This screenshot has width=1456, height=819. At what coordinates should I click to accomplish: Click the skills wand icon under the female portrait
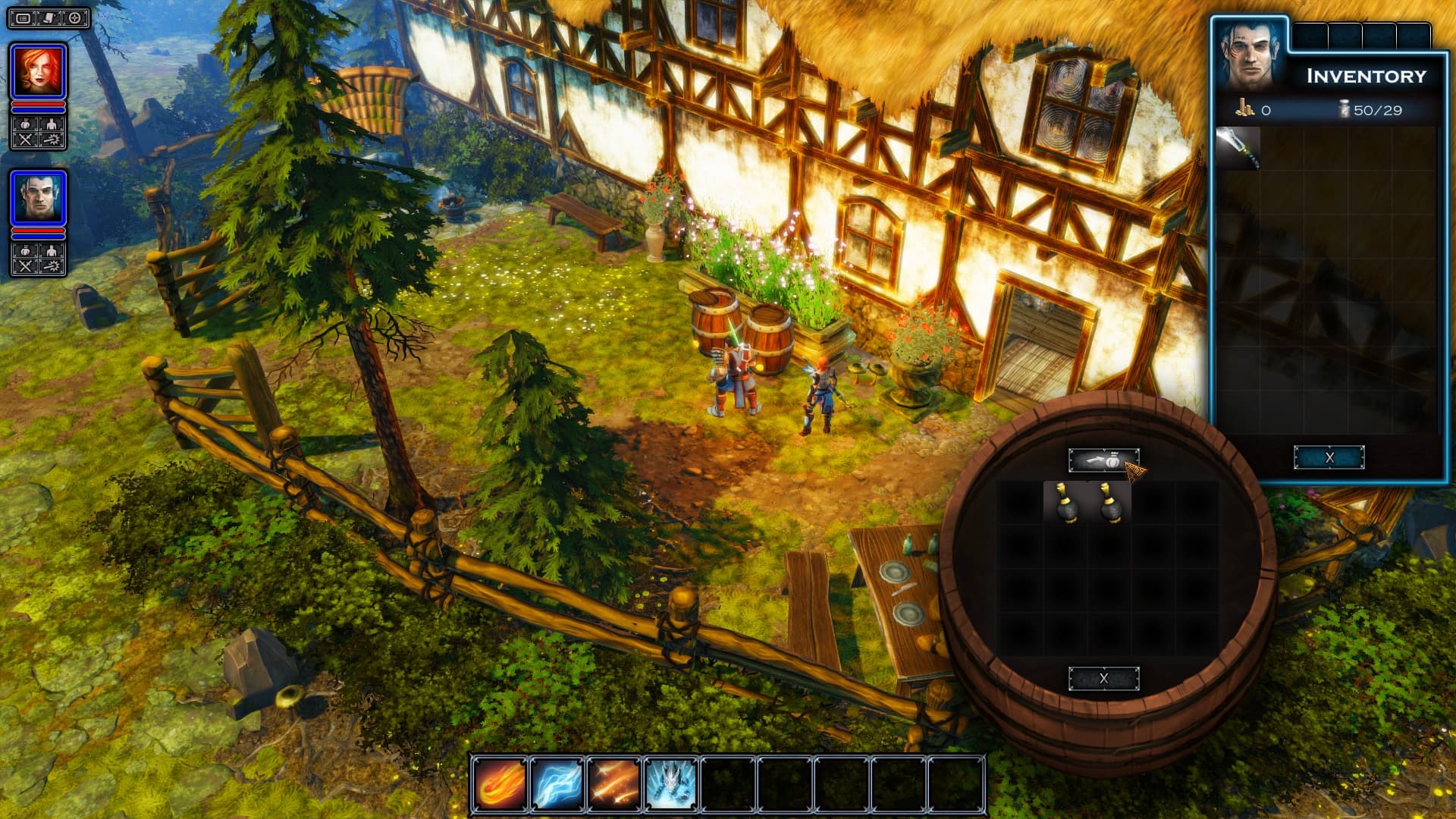pos(51,137)
